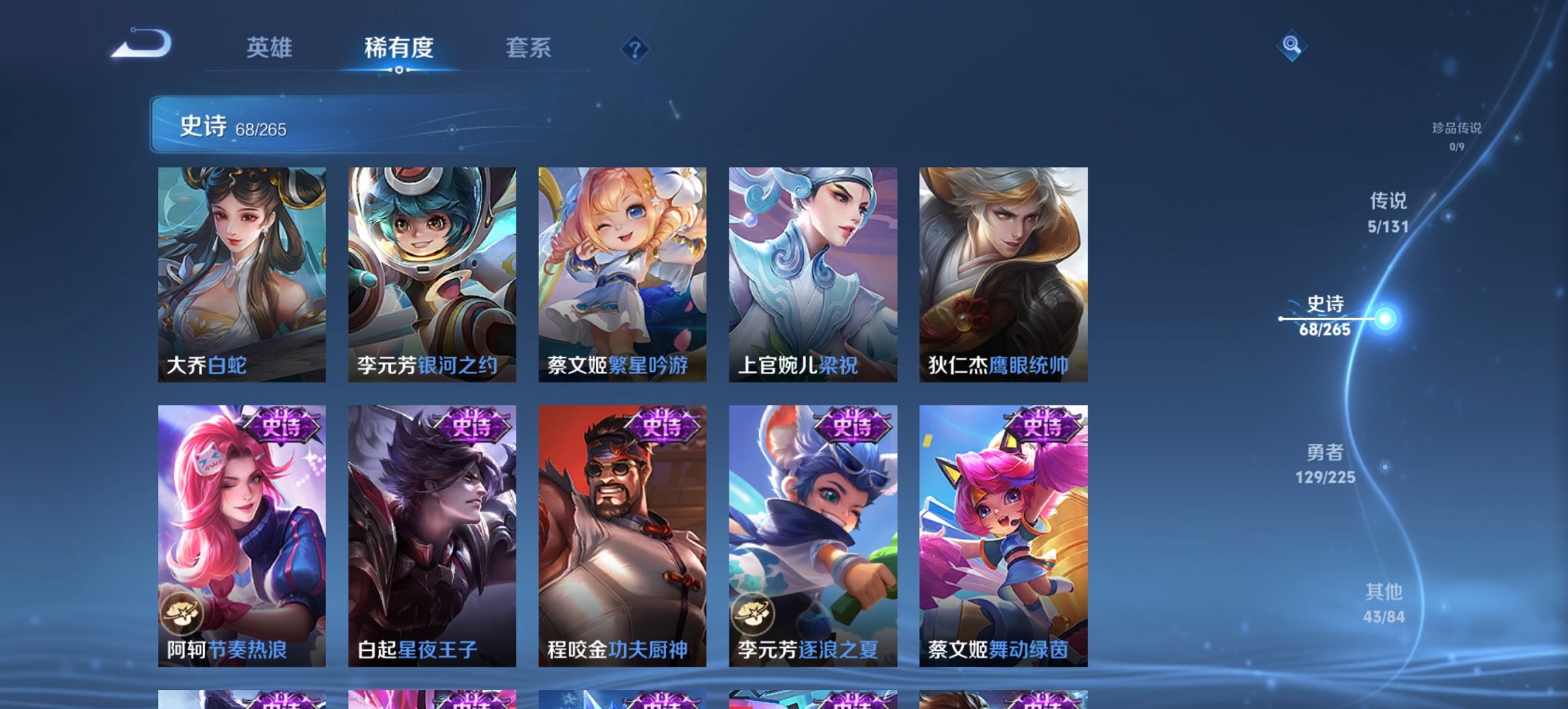Select the 稀有度 tab
The height and width of the screenshot is (709, 1568).
click(398, 48)
